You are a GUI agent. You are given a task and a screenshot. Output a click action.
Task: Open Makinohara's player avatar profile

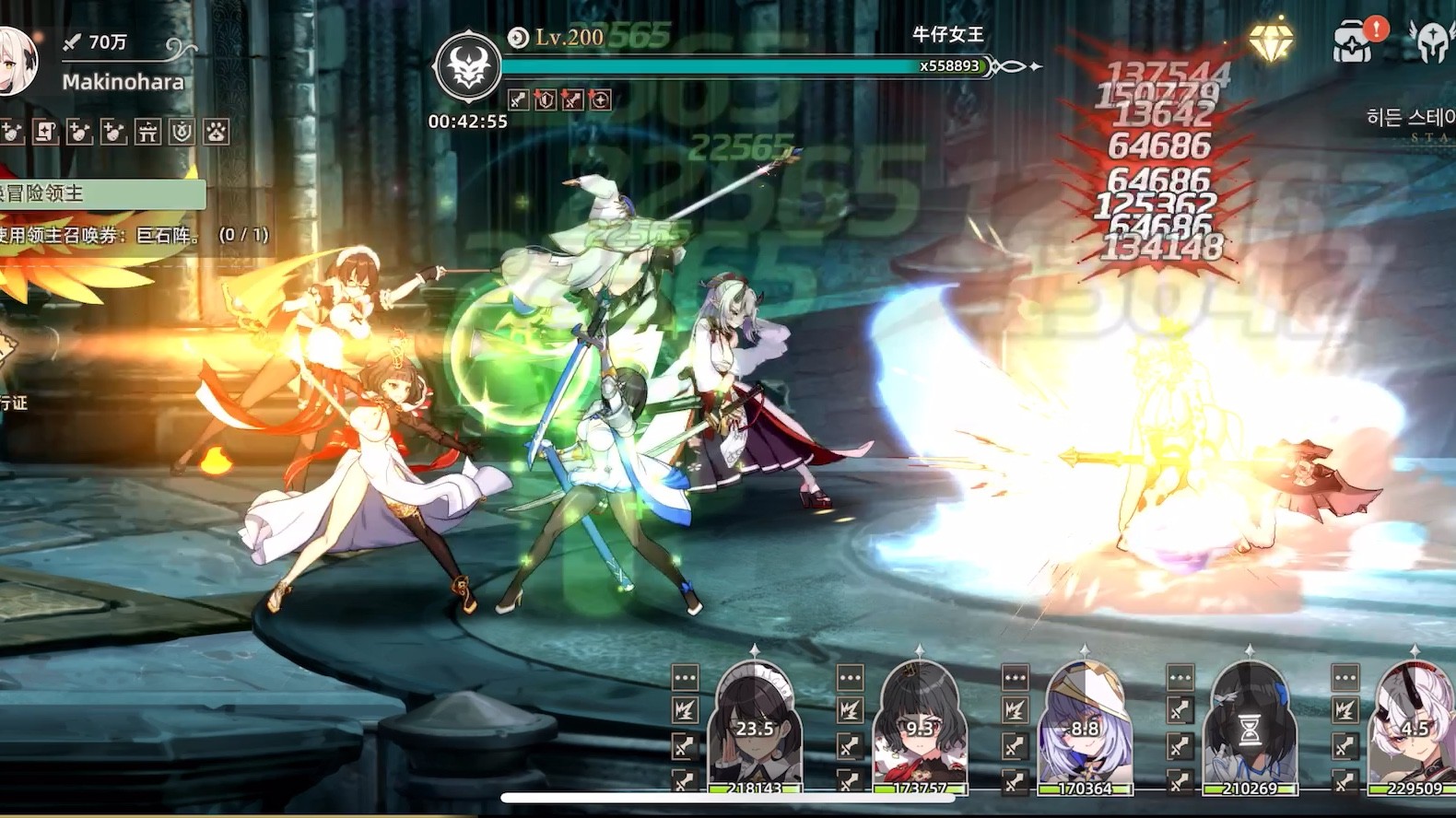click(17, 61)
